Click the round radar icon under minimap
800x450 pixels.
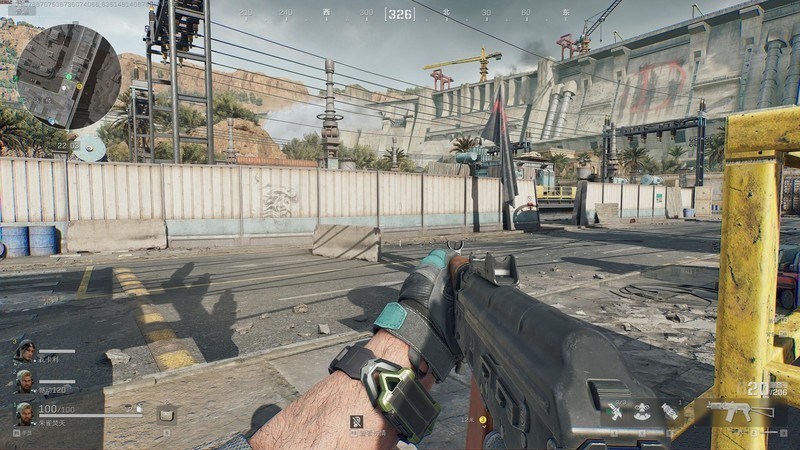pos(91,149)
